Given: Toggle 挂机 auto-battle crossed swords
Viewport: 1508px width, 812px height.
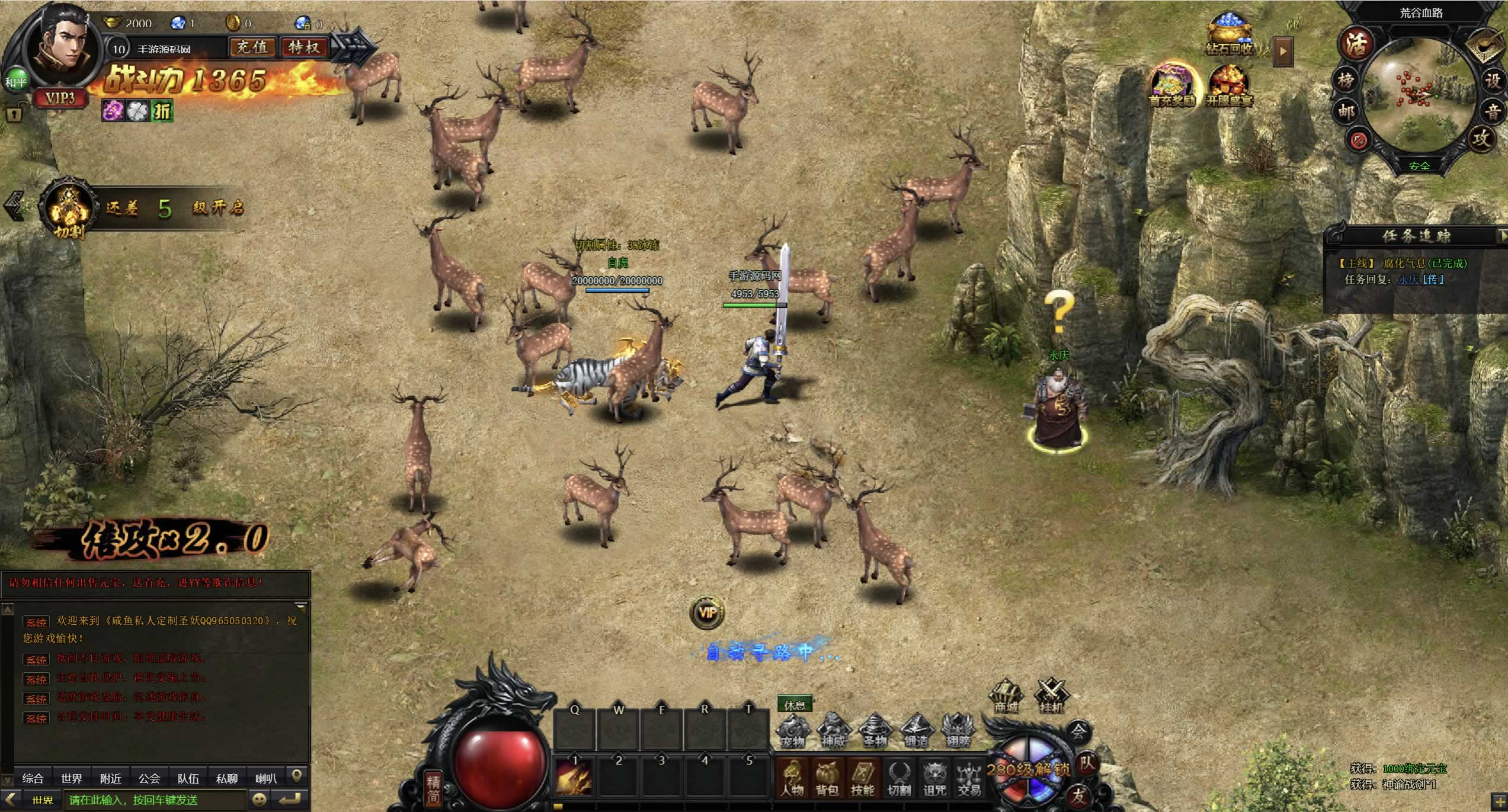Looking at the screenshot, I should 1051,695.
